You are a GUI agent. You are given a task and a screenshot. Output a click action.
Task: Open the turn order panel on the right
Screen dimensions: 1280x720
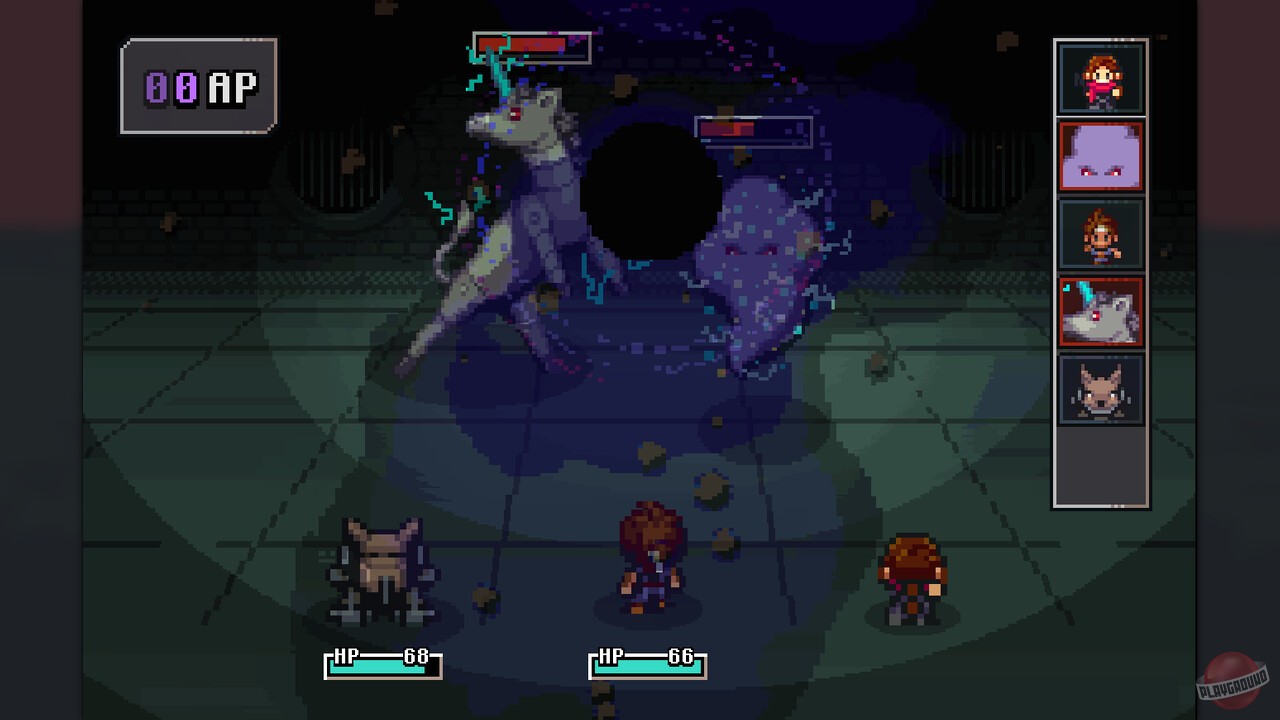pyautogui.click(x=1100, y=270)
